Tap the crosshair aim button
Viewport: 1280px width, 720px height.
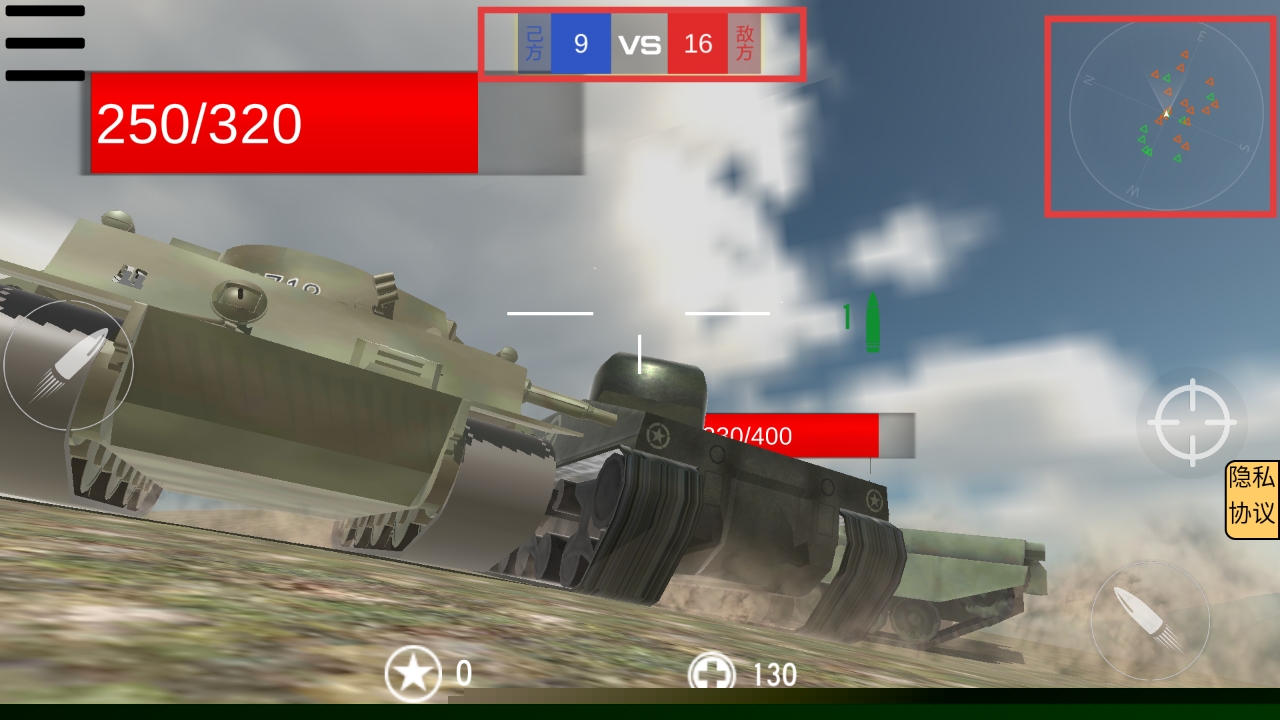coord(1191,422)
